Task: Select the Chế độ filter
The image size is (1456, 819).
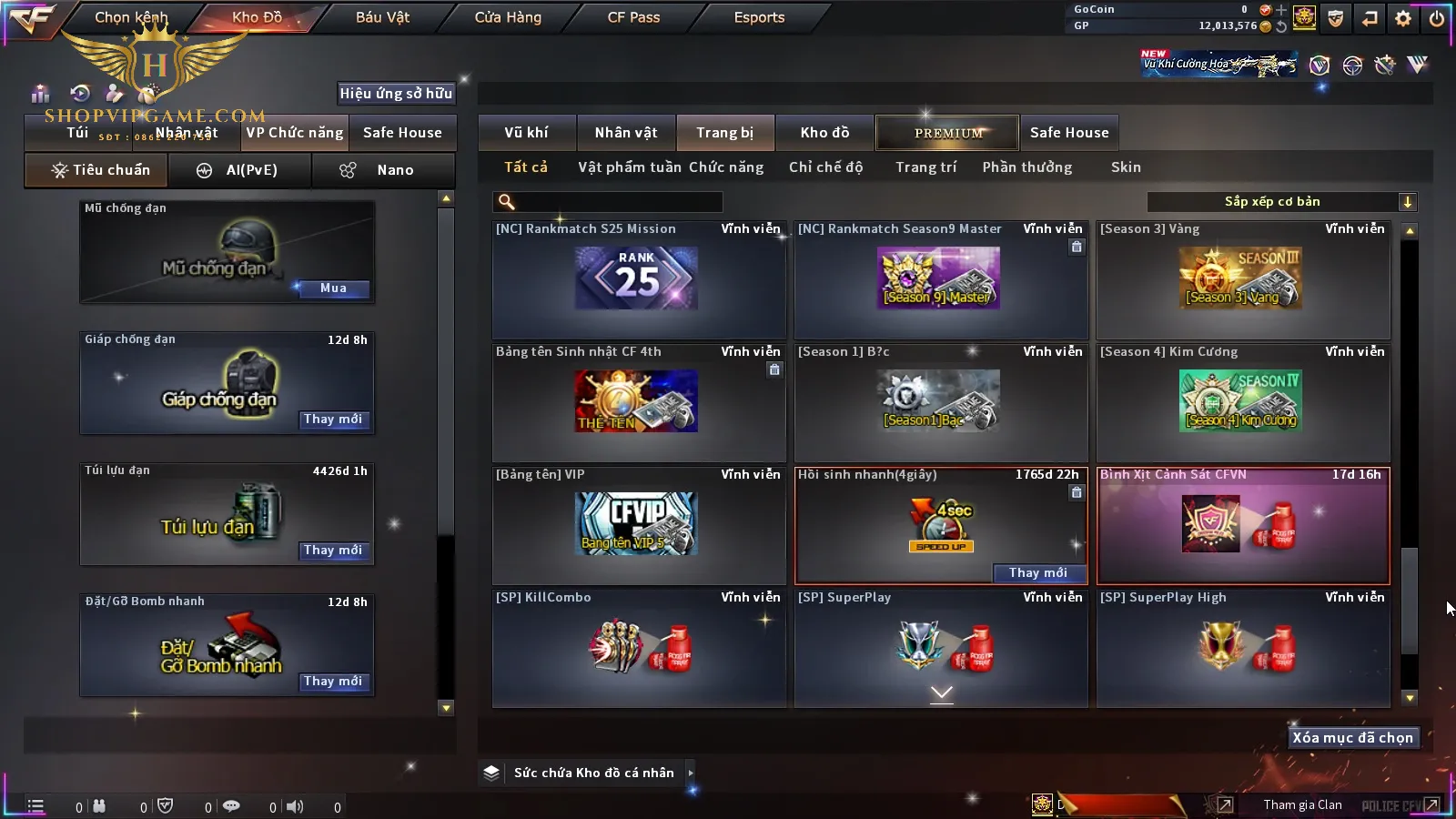Action: click(x=825, y=167)
